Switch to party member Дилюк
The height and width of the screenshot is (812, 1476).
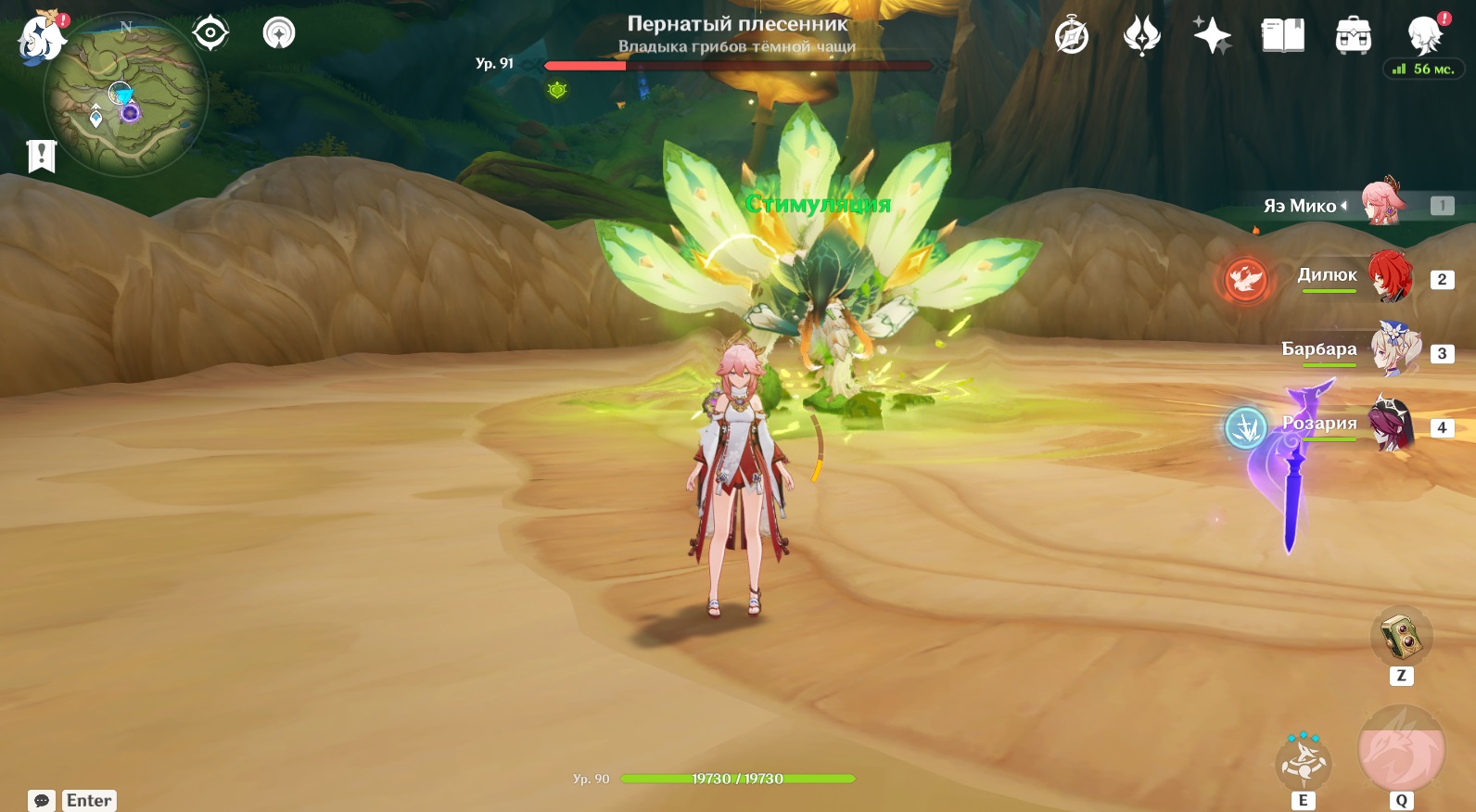(1388, 276)
